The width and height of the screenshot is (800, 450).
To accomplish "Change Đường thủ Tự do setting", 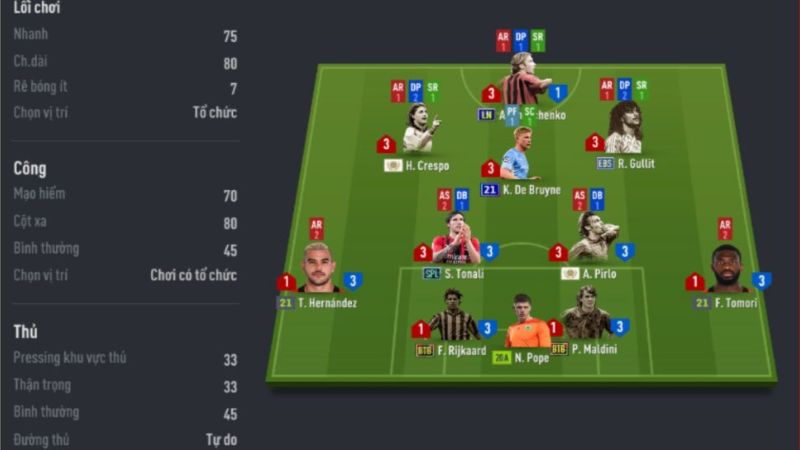I will point(221,439).
